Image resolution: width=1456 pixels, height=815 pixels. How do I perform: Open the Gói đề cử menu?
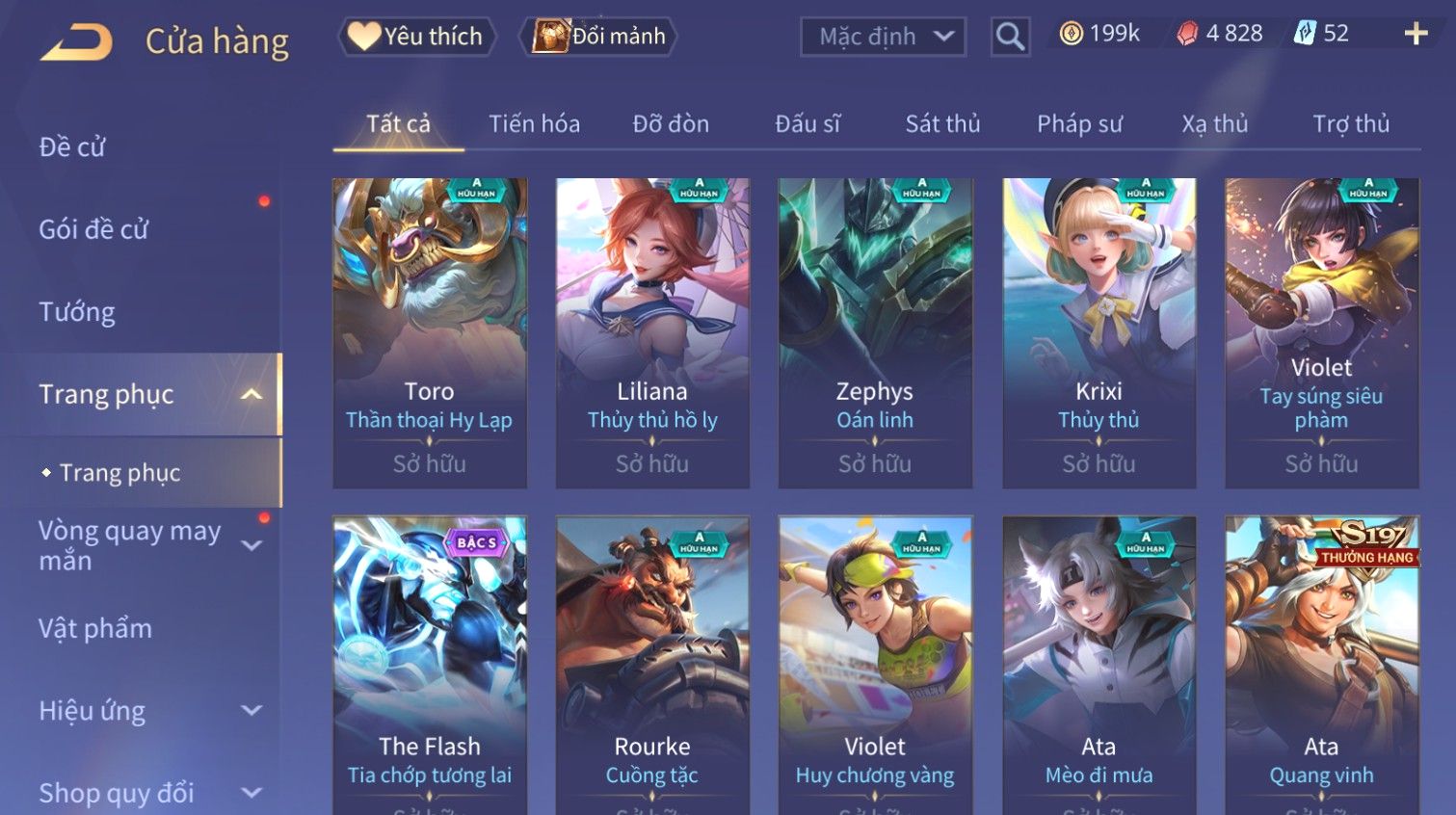tap(94, 229)
